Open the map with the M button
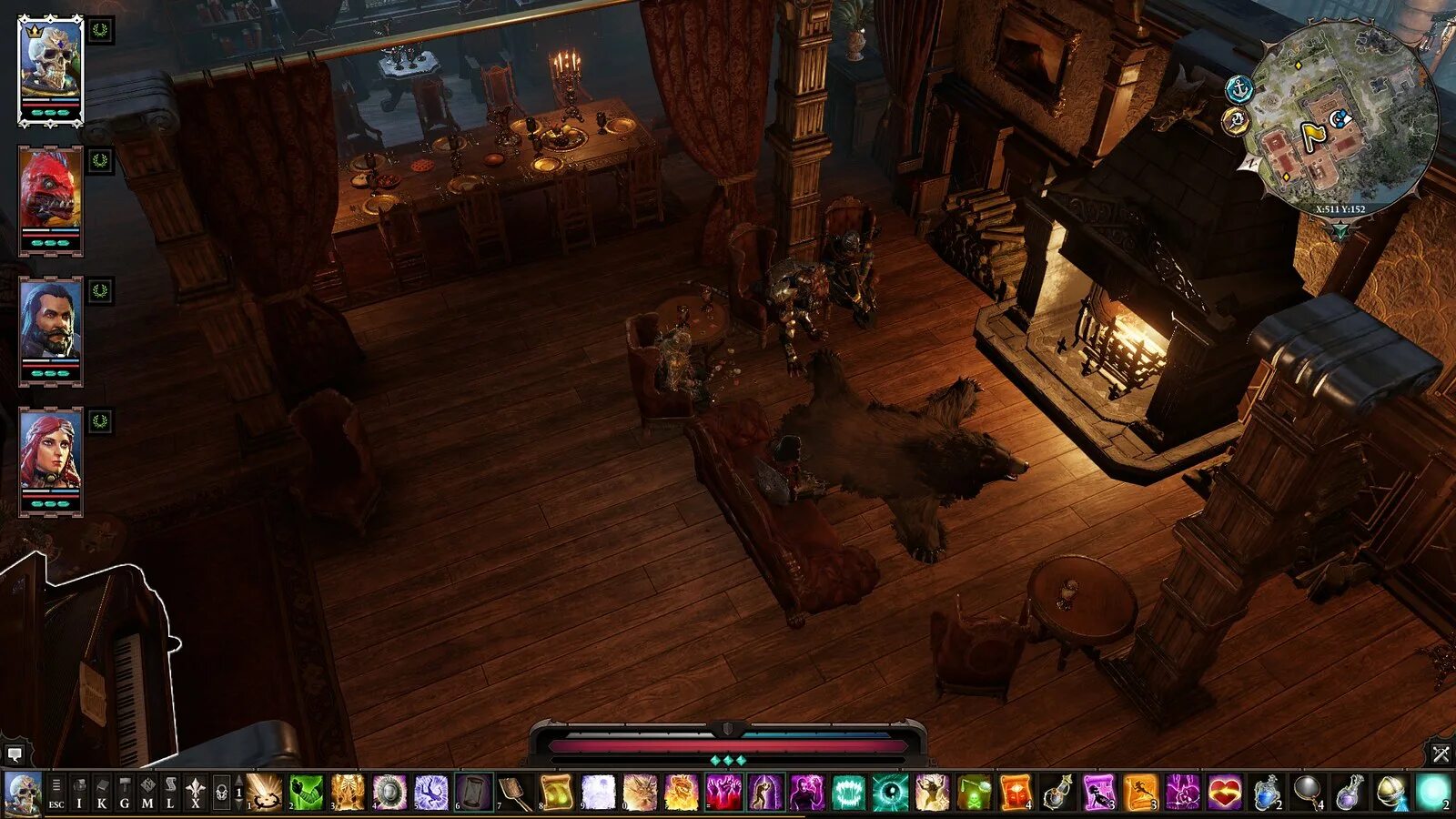1456x819 pixels. point(147,793)
